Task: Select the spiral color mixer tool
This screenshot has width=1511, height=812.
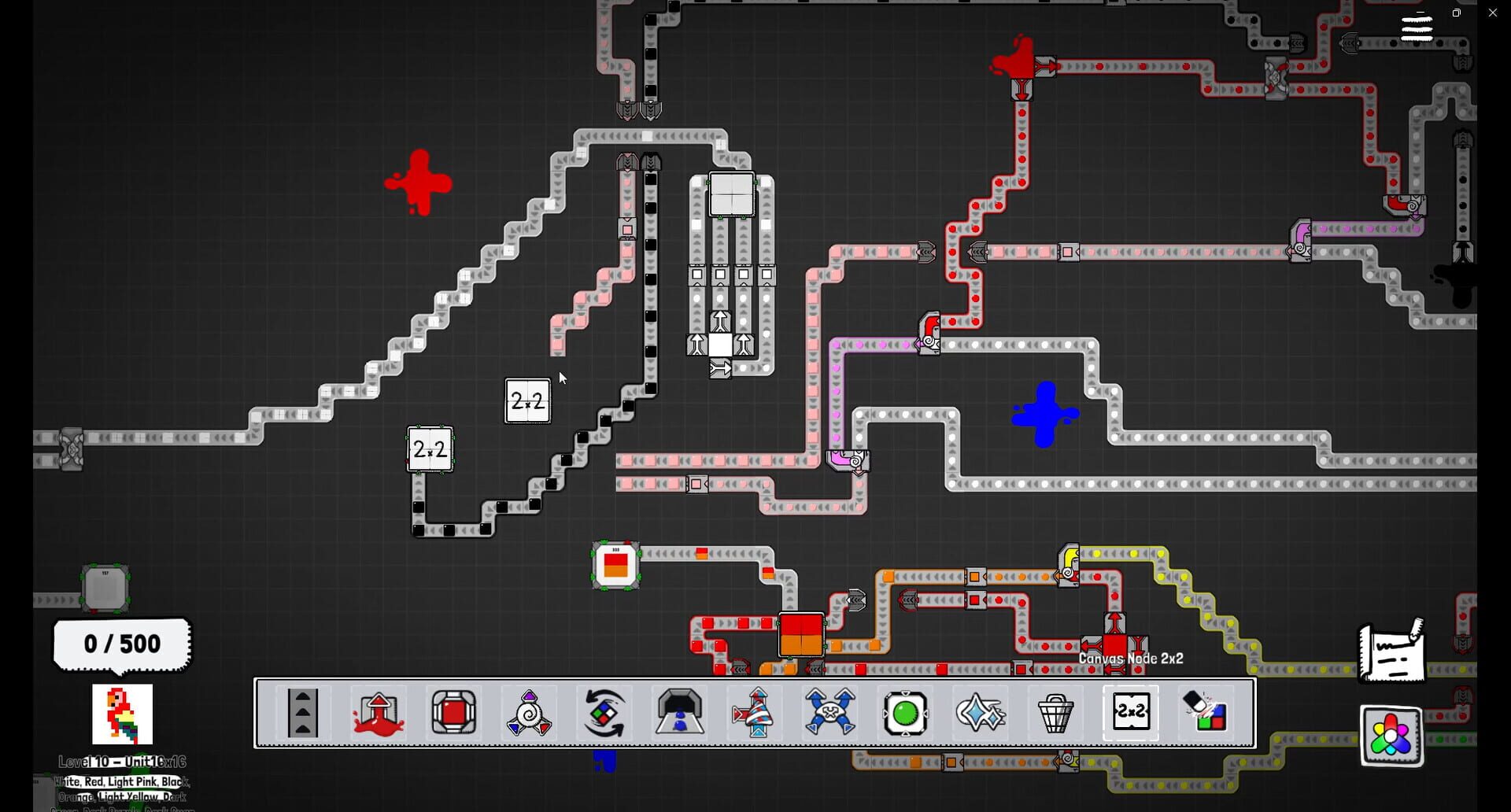Action: pos(529,713)
